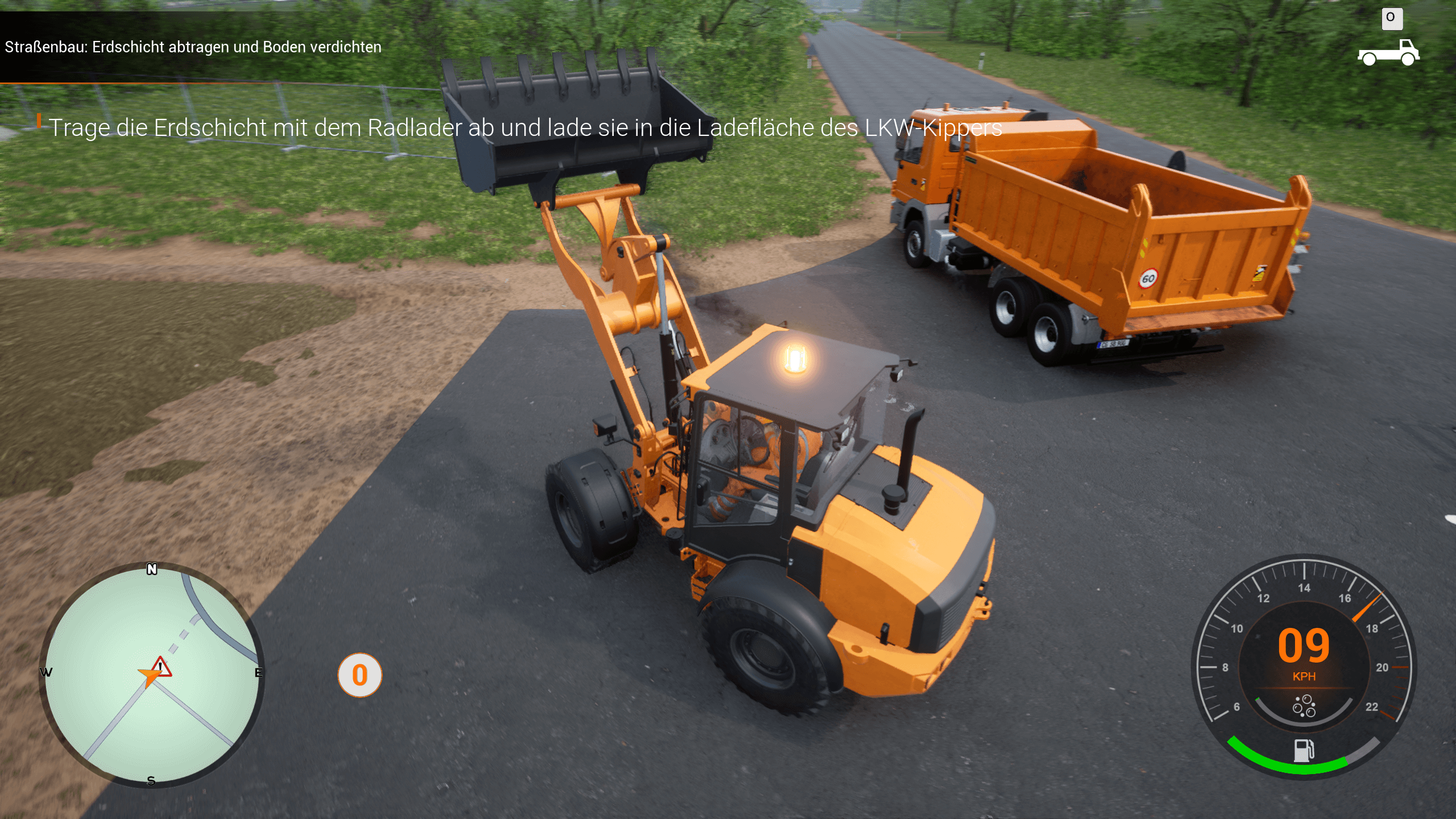Select the red warning triangle map marker
The image size is (1456, 819).
click(162, 667)
